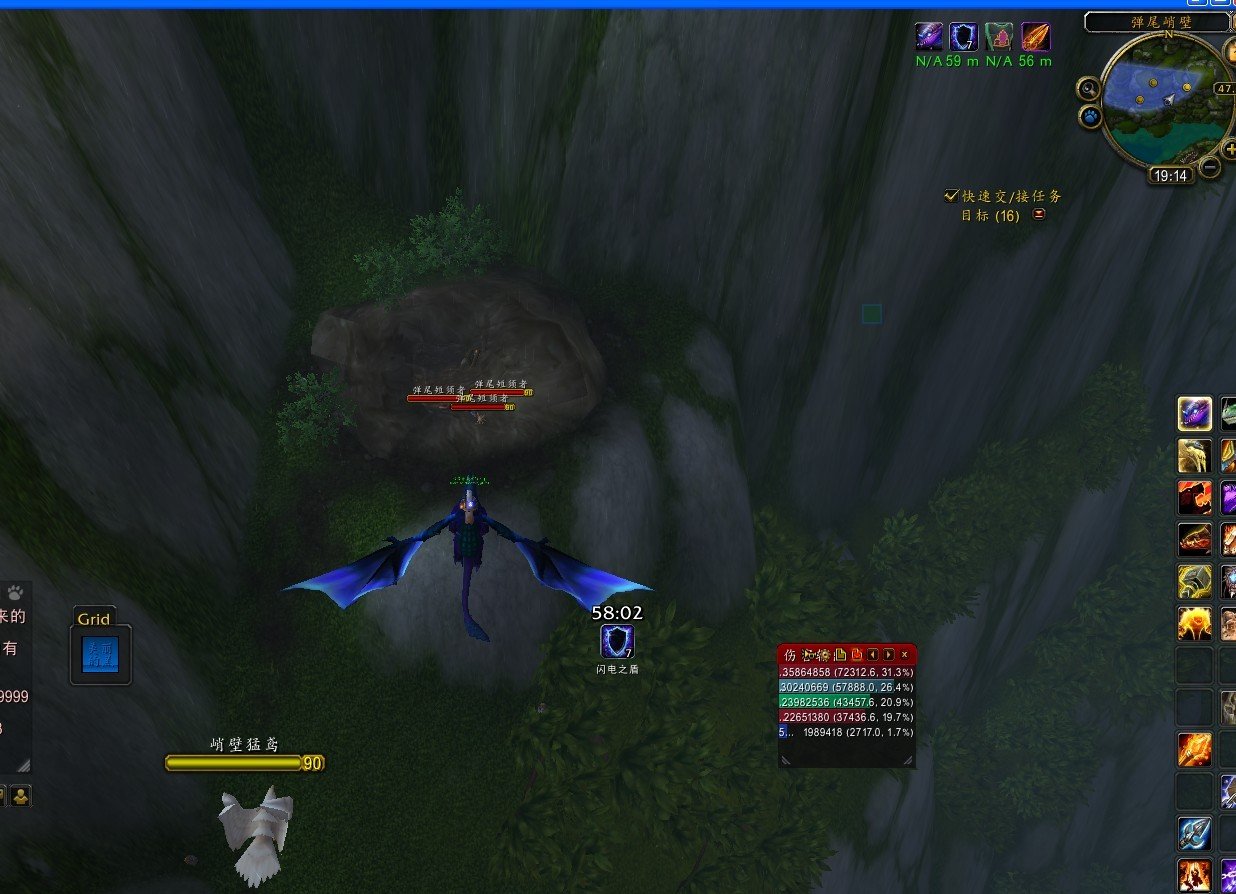
Task: Select the 峭壁猛禽 target frame
Action: click(244, 763)
